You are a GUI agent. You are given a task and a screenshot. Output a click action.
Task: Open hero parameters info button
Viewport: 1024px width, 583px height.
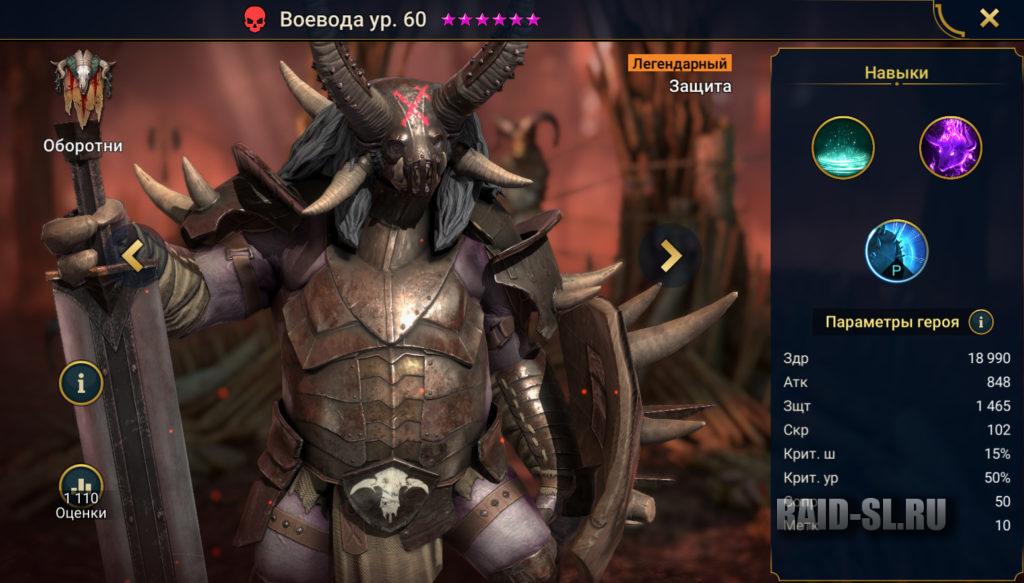tap(981, 322)
